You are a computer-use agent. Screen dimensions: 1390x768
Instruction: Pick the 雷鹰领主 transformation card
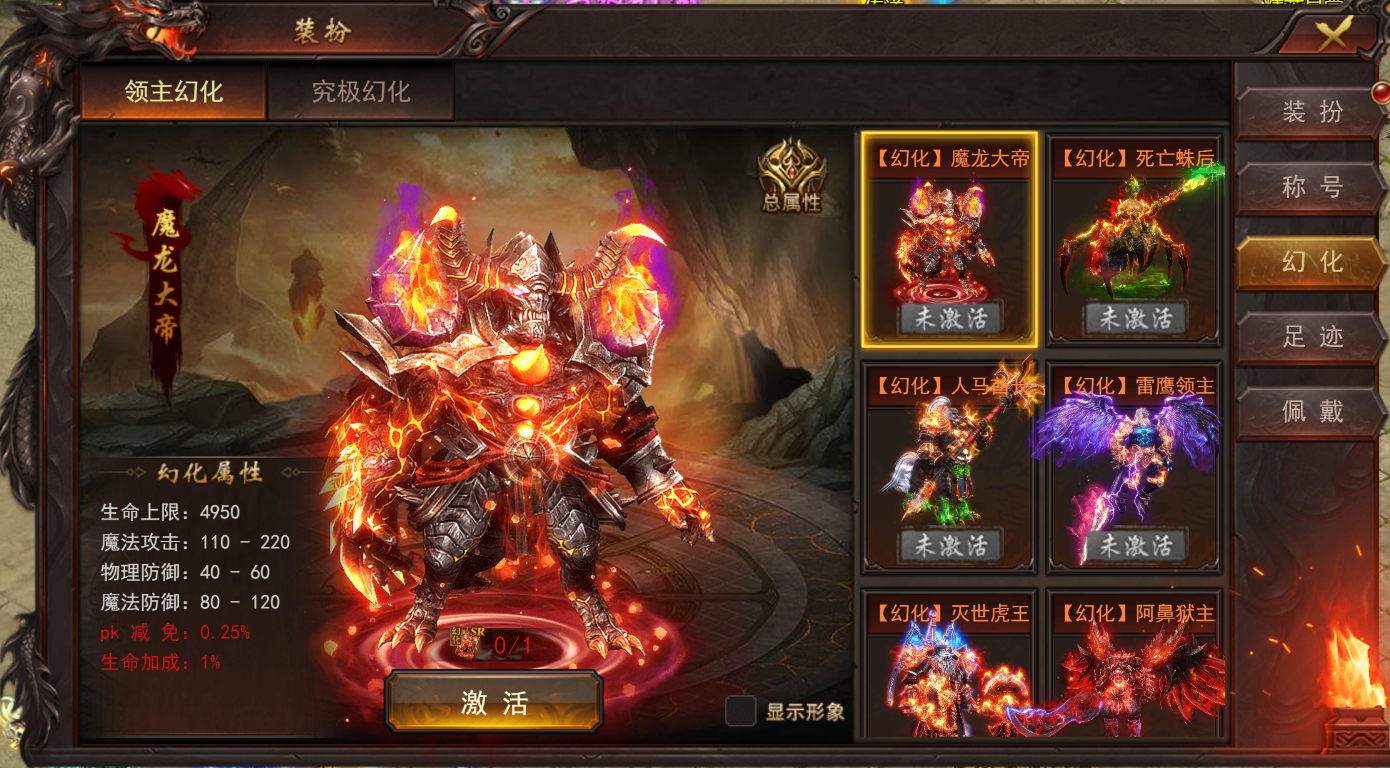tap(1135, 467)
